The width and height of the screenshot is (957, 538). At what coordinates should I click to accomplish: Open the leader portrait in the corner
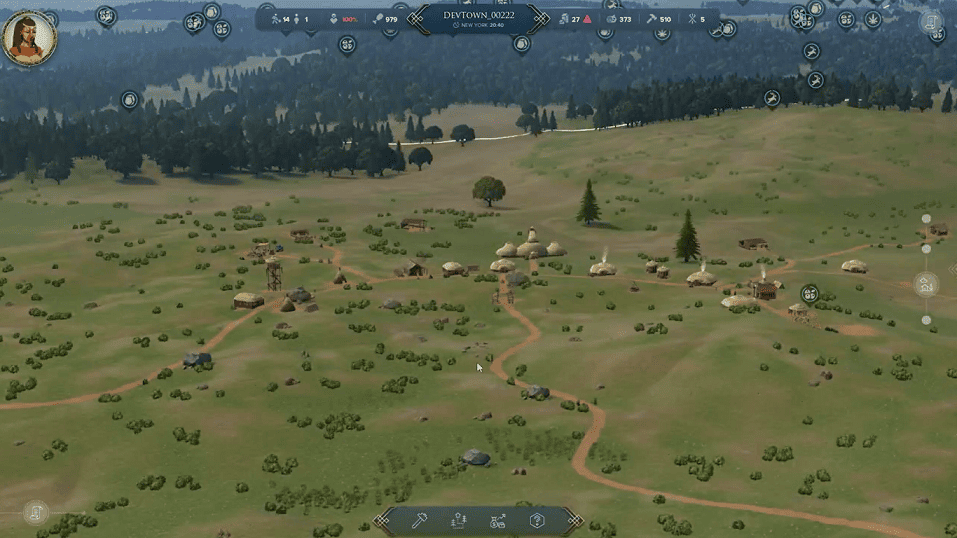pos(29,37)
